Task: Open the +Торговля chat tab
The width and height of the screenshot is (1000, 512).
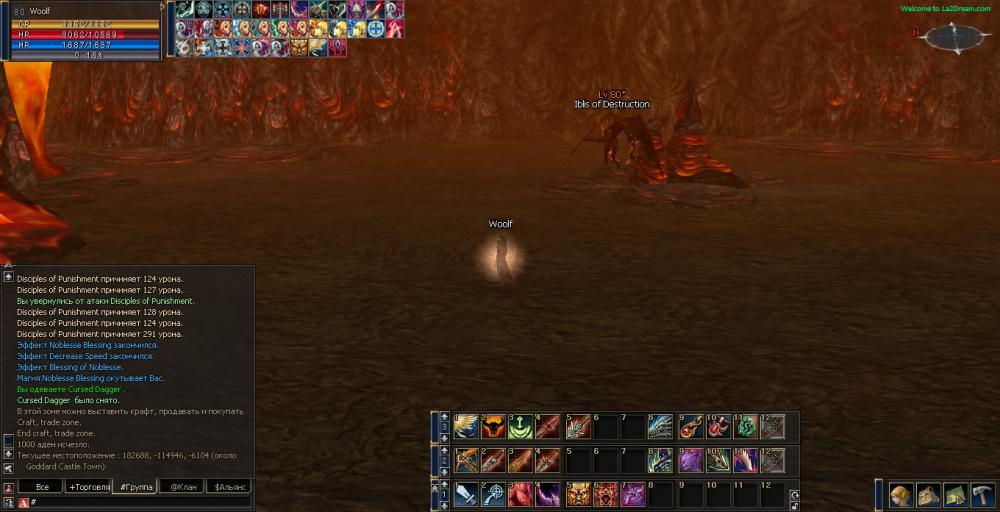Action: 88,487
